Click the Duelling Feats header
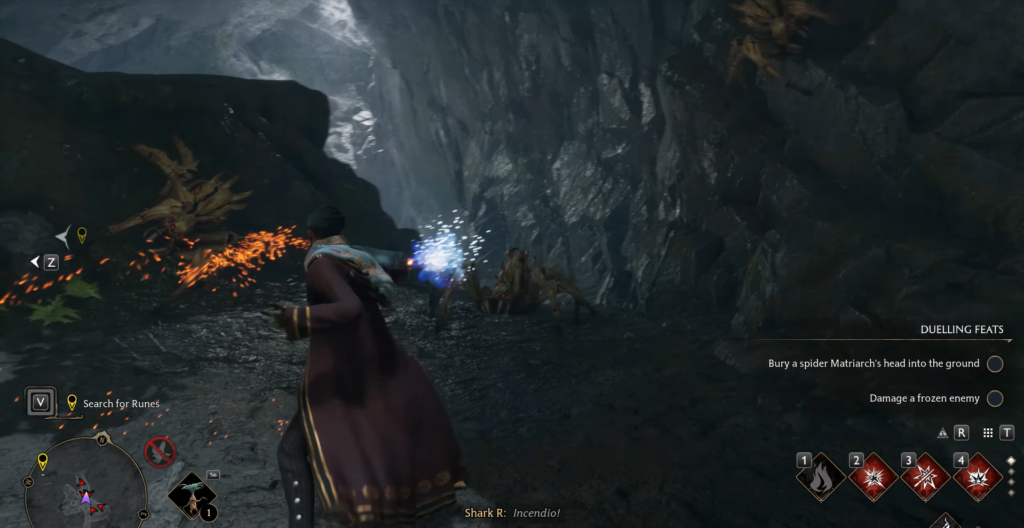The image size is (1024, 528). click(x=961, y=330)
